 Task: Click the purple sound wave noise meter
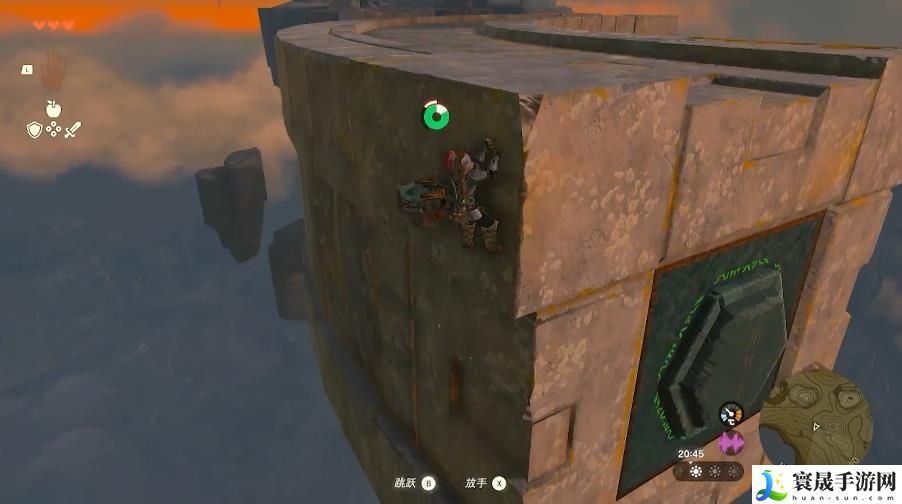click(x=732, y=443)
